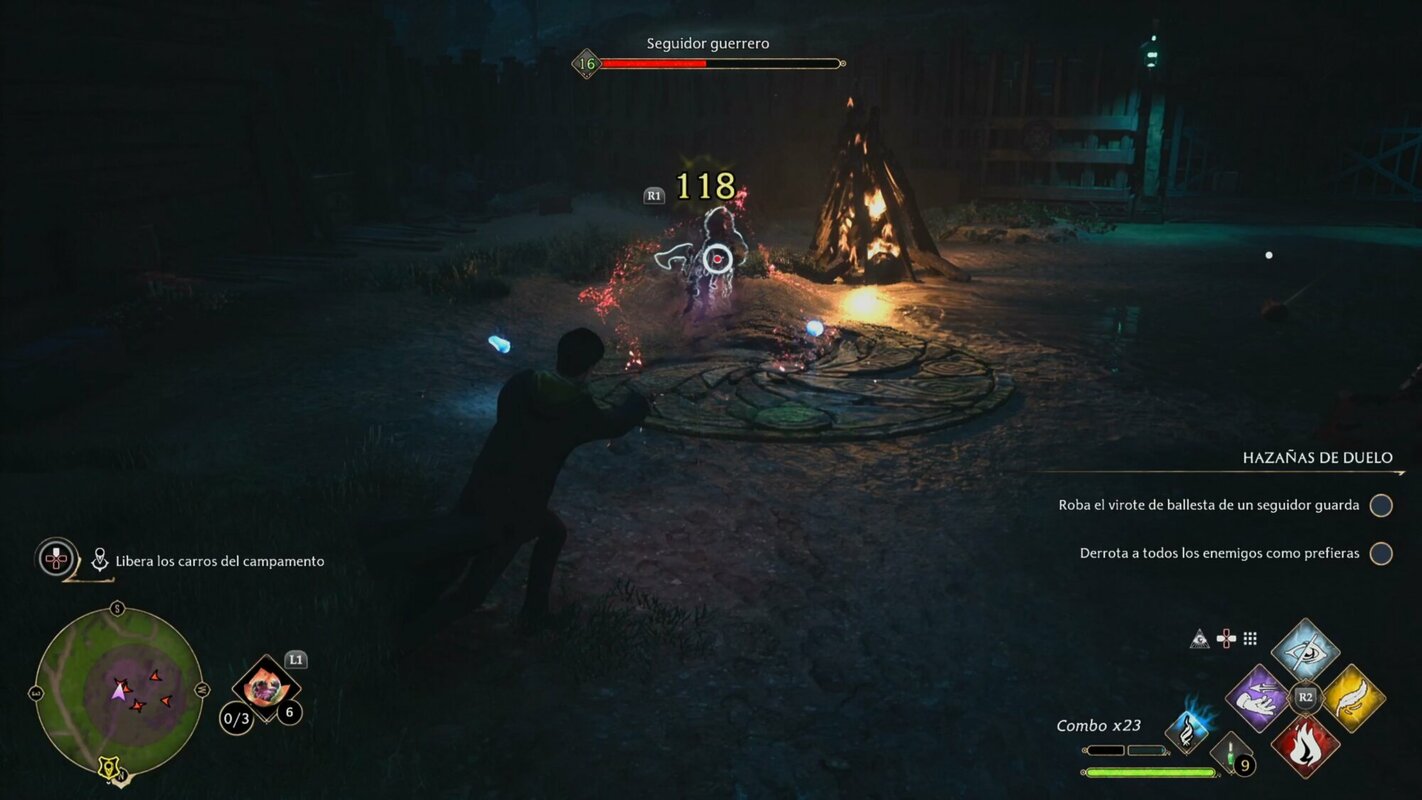Image resolution: width=1422 pixels, height=800 pixels.
Task: Open the quest tracker number 2 expander
Action: coord(55,560)
